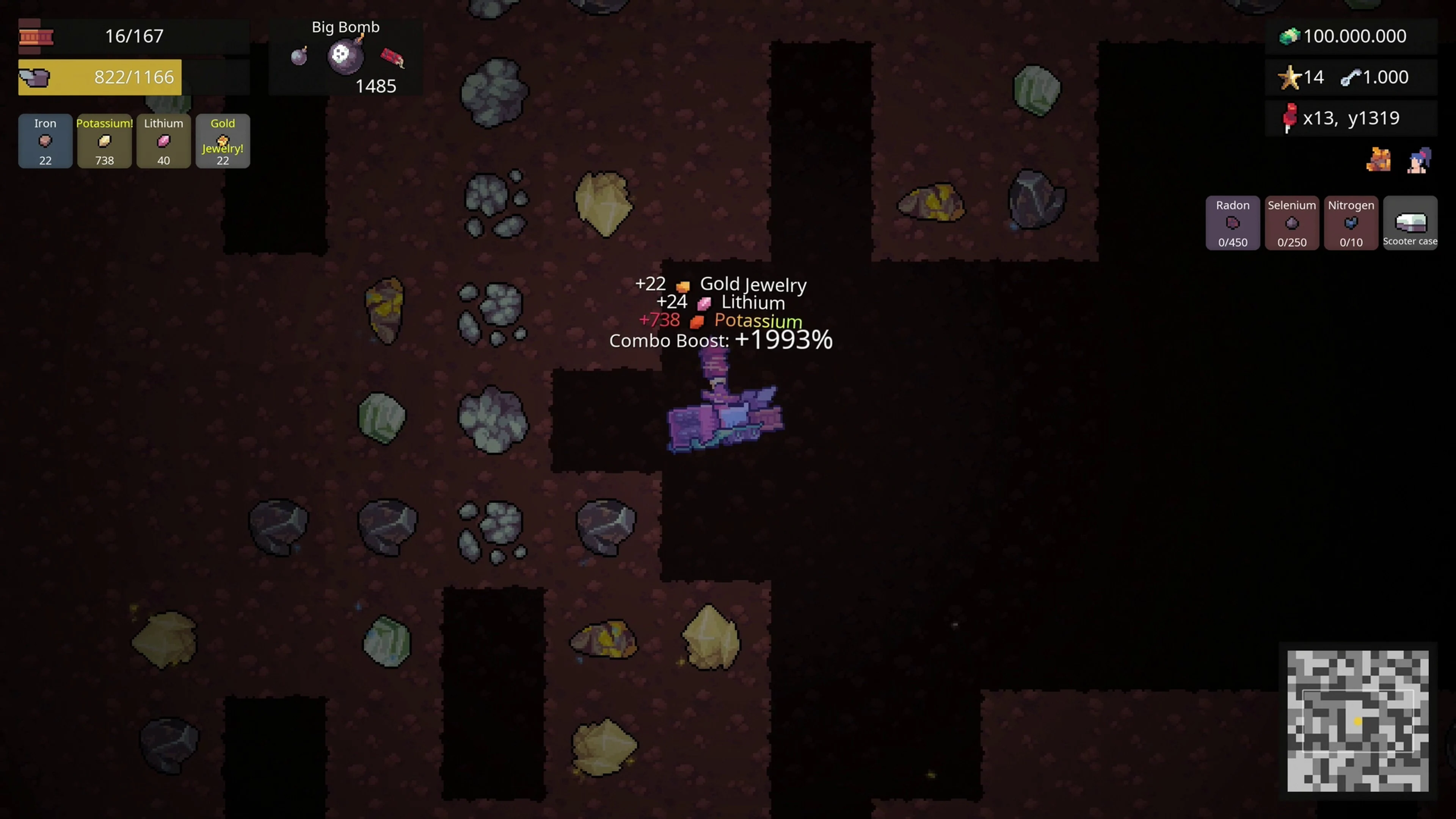Click the Nitrogen 0/10 quest entry
This screenshot has height=819, width=1456.
tap(1351, 223)
